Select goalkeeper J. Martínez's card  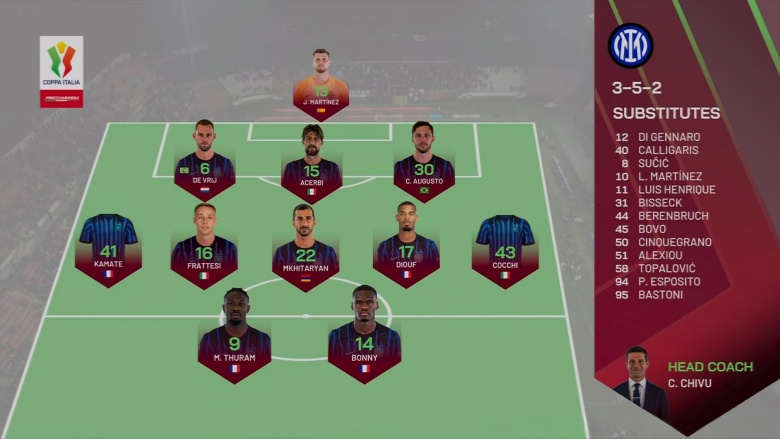point(321,87)
